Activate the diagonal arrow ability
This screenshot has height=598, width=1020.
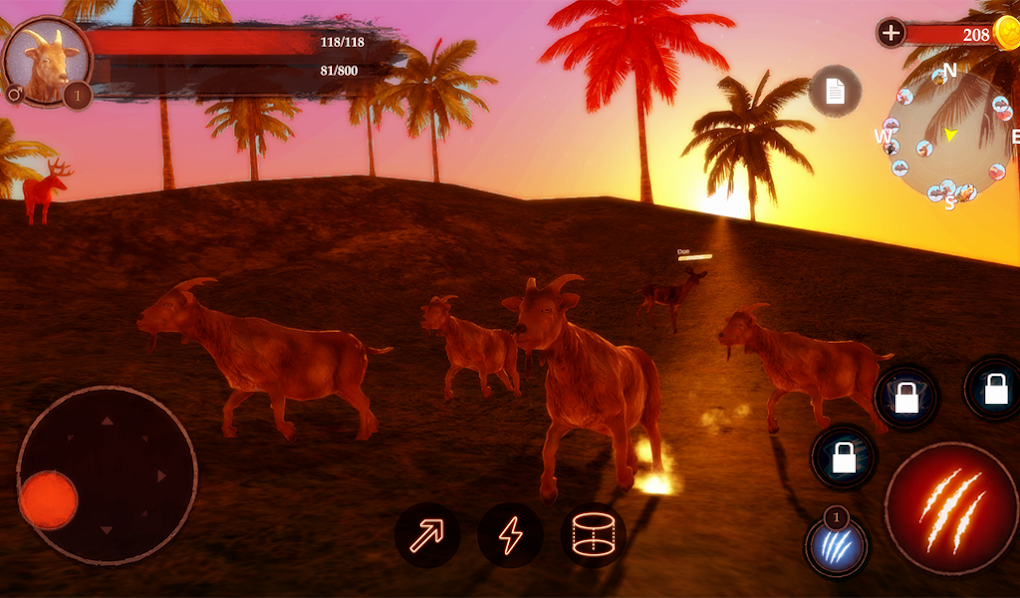click(x=428, y=535)
